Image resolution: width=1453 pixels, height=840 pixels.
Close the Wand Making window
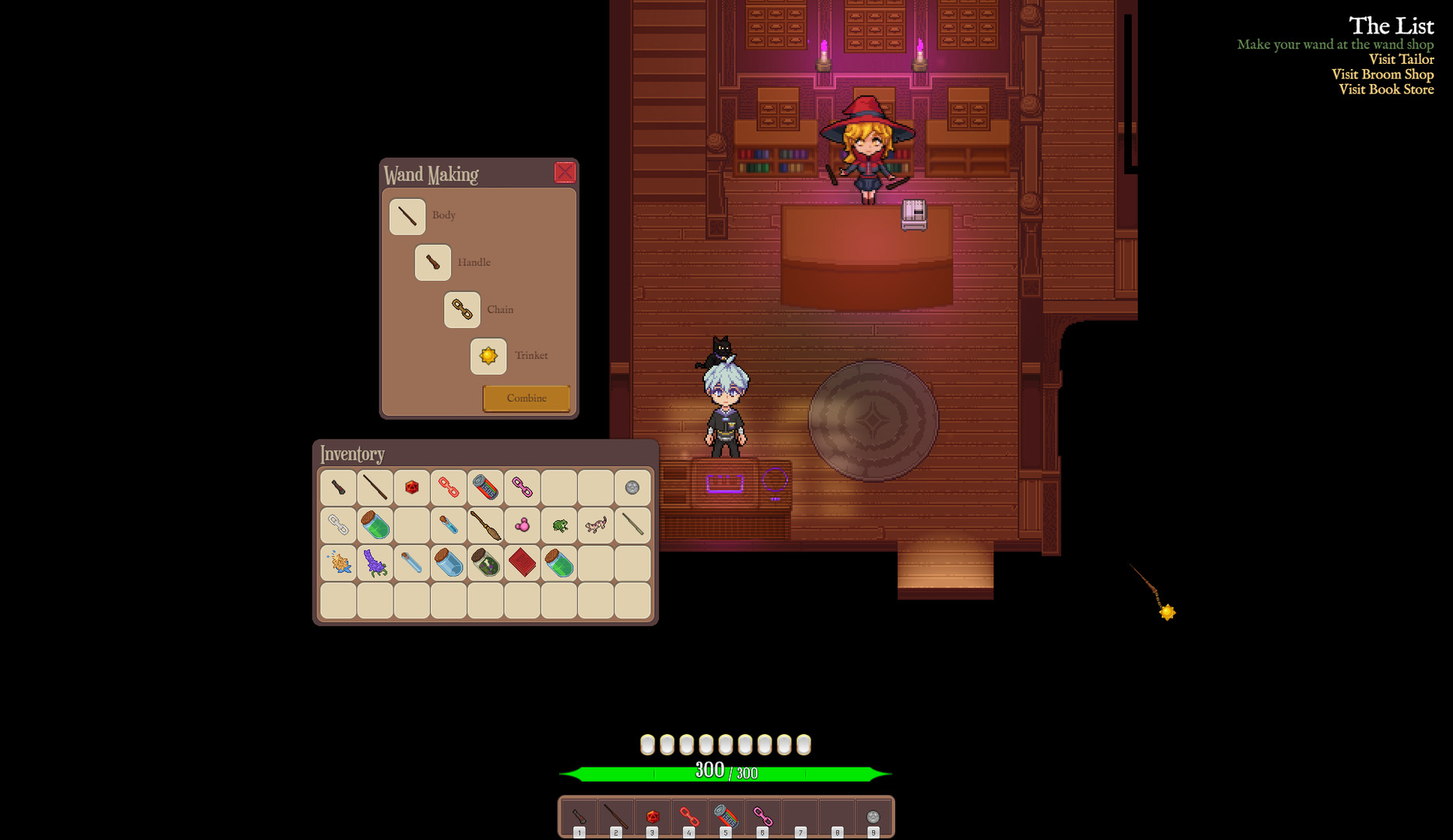pos(565,173)
